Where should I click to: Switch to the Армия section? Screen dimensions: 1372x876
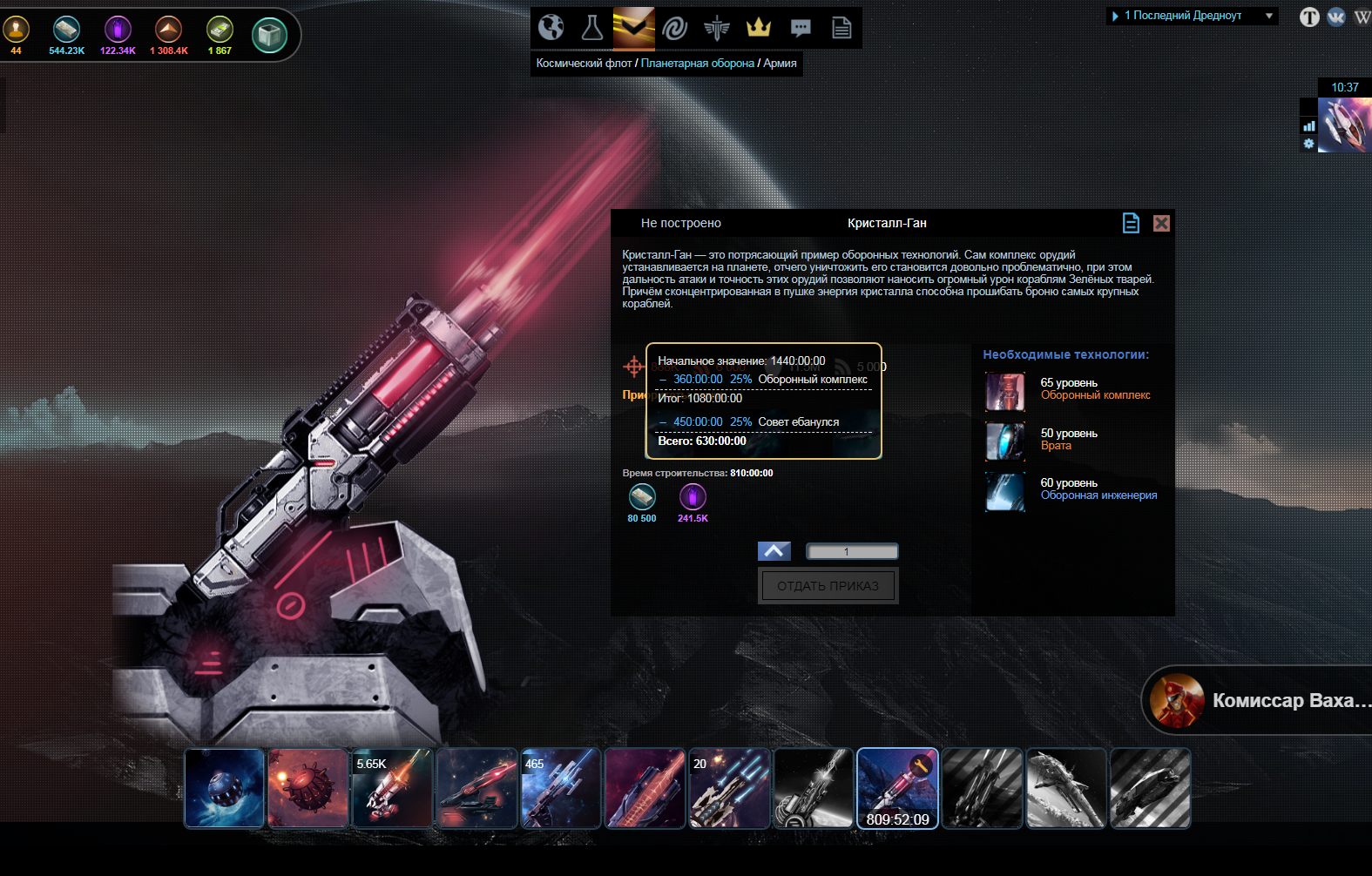pos(780,64)
